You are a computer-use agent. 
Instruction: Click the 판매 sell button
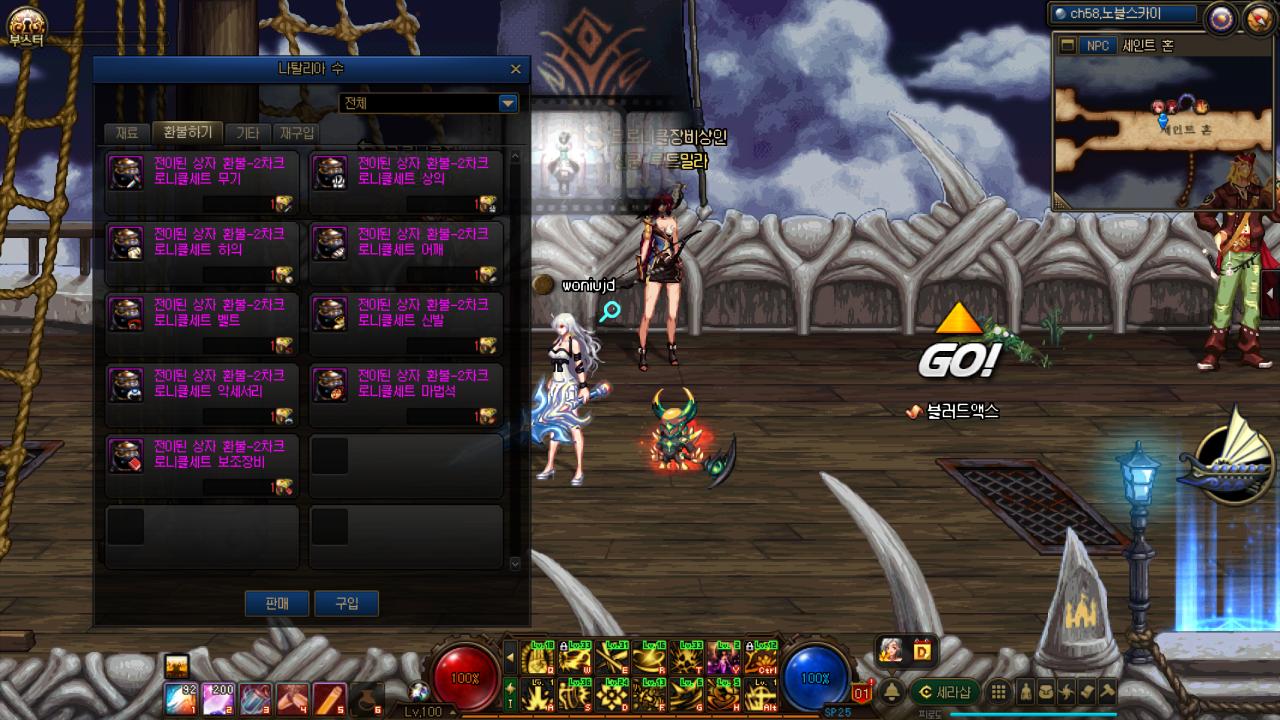[277, 603]
